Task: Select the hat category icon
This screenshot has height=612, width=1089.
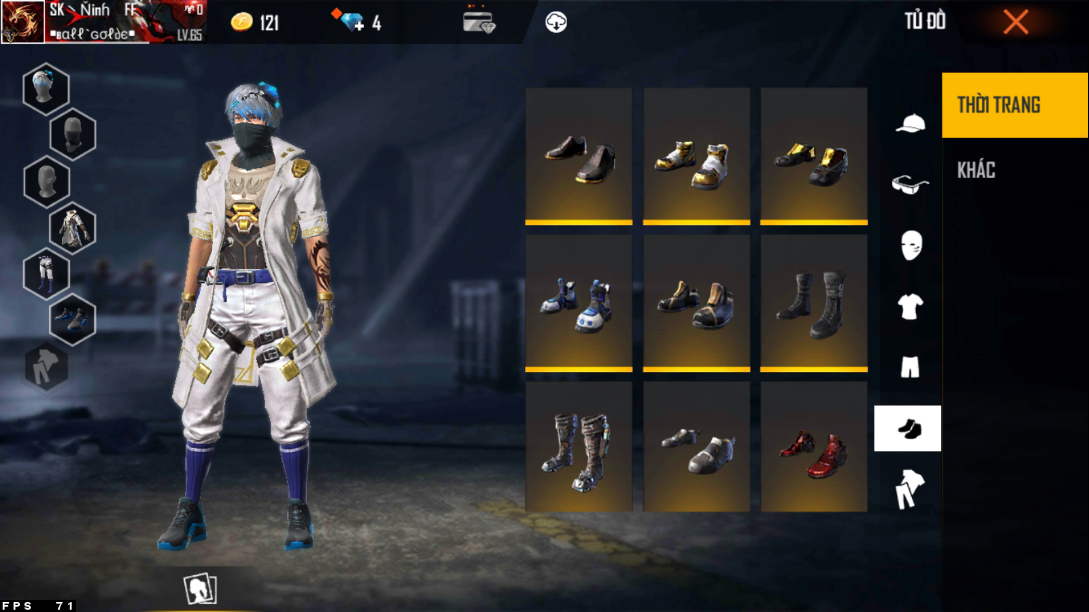Action: [x=909, y=123]
